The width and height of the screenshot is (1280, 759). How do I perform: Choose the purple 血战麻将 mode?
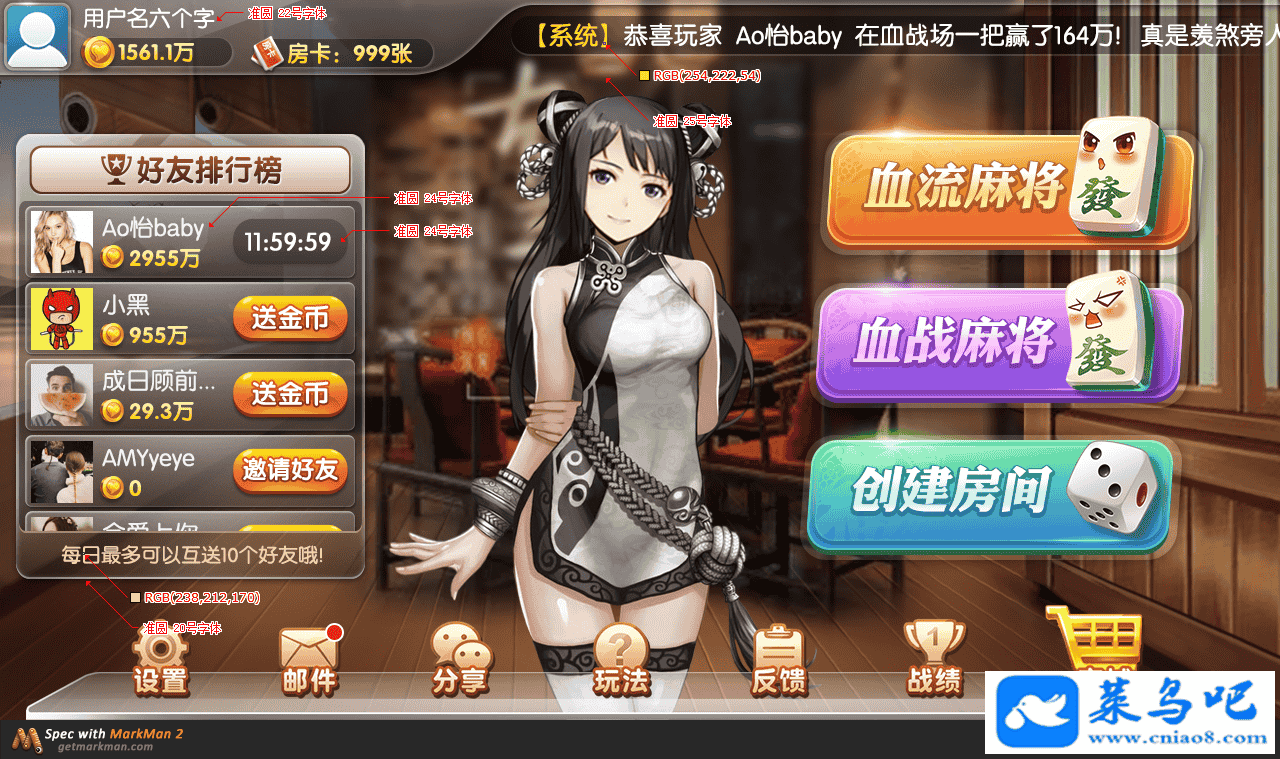point(1000,343)
